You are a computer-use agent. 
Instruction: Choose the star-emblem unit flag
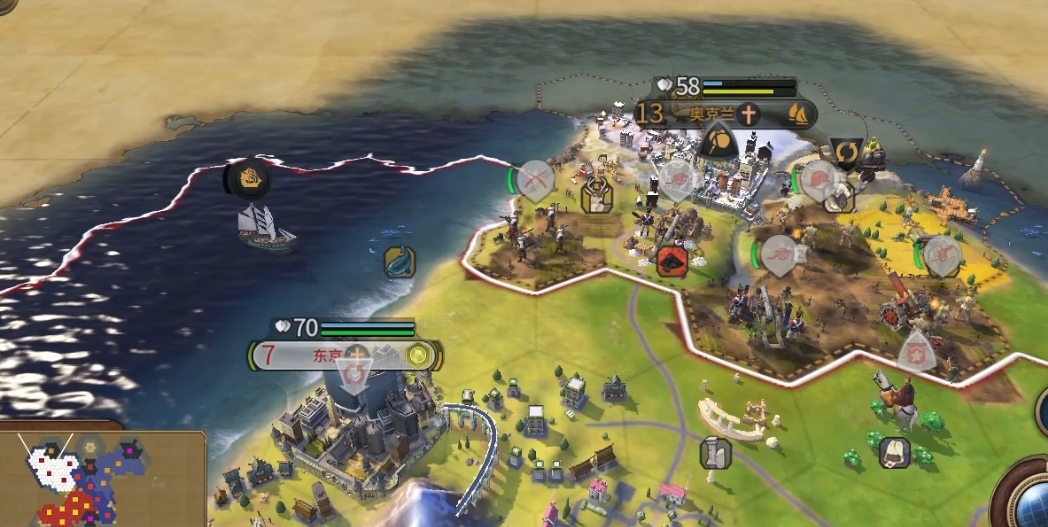(x=916, y=352)
